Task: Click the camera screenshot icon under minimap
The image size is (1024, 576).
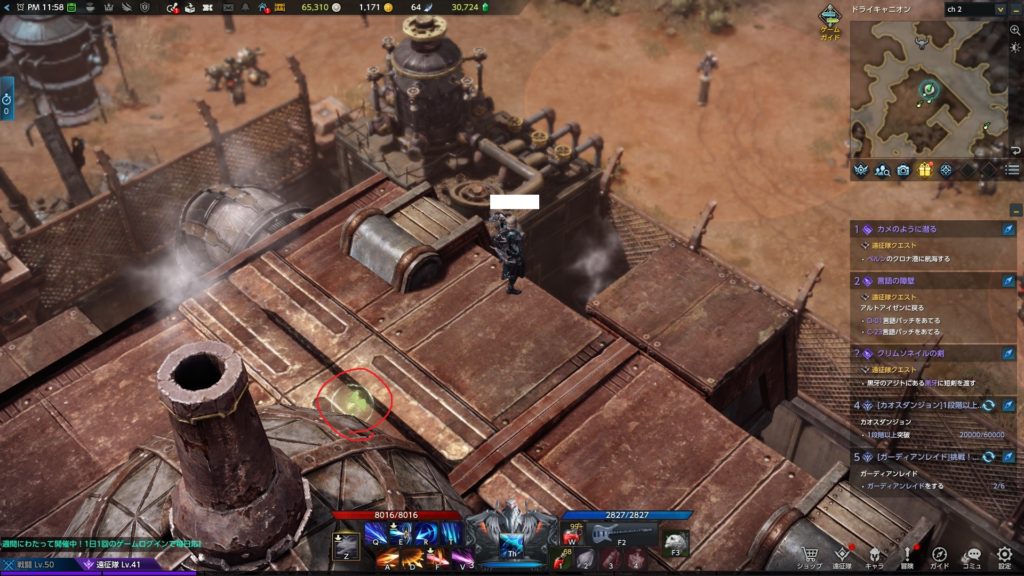Action: [x=903, y=170]
